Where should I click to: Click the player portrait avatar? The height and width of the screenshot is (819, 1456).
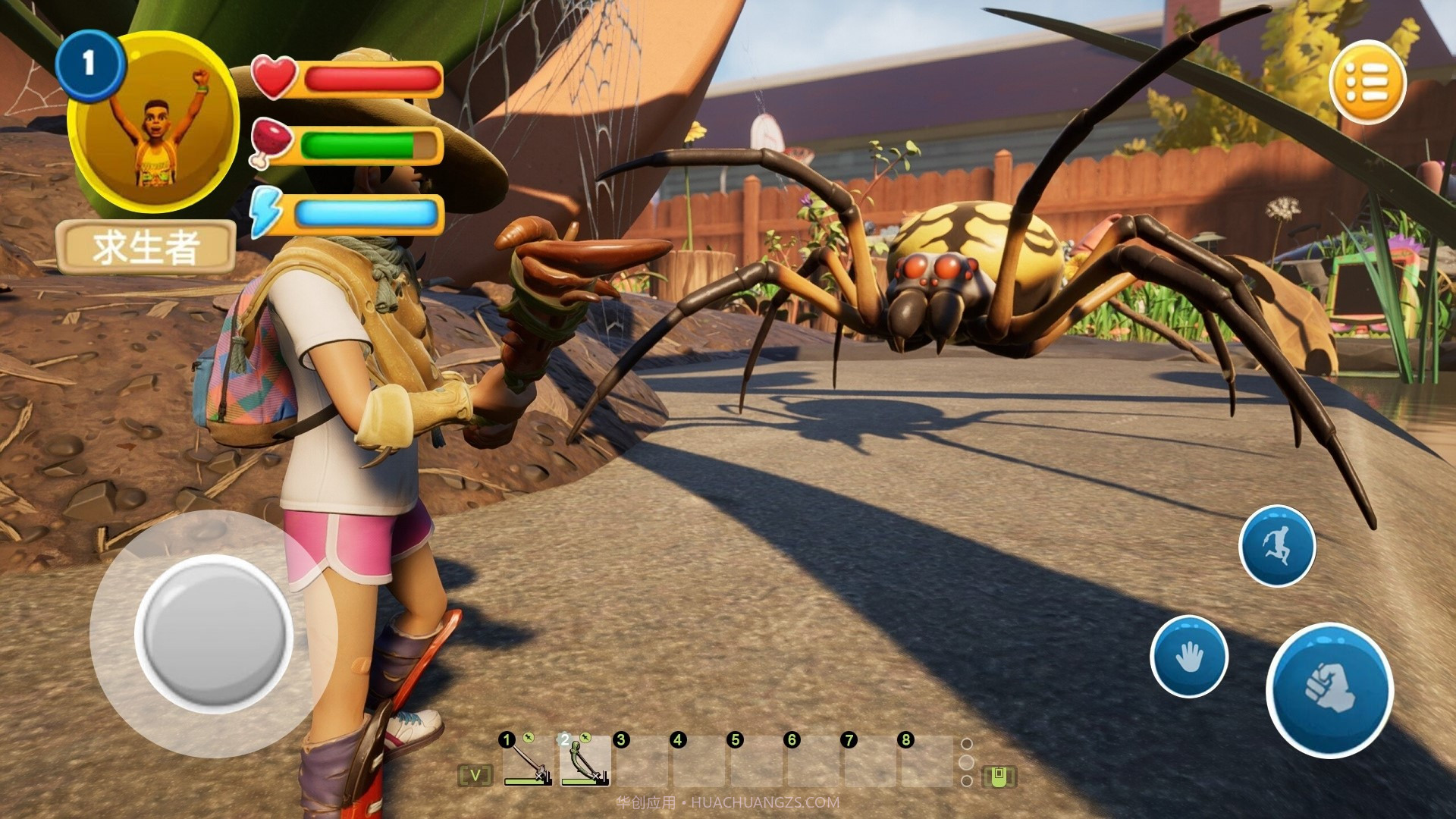click(155, 123)
